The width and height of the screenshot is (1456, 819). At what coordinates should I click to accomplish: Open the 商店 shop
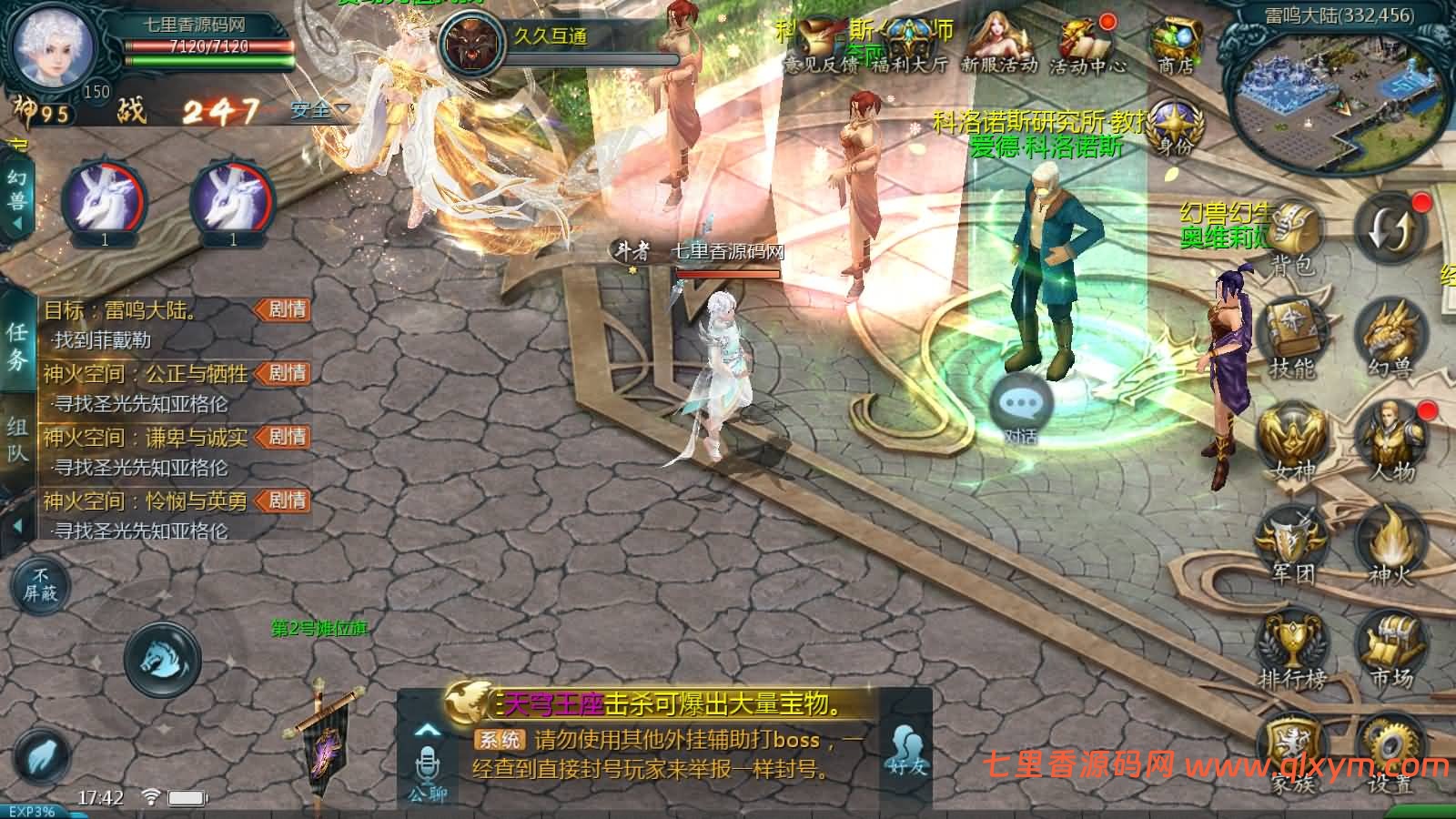coord(1176,44)
